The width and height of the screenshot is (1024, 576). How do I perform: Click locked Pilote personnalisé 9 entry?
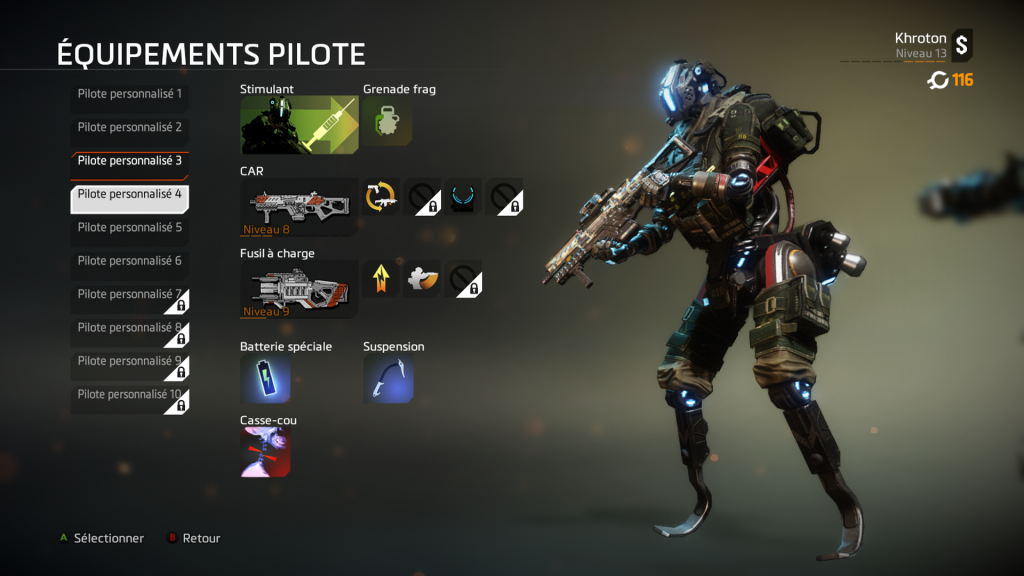(x=129, y=361)
